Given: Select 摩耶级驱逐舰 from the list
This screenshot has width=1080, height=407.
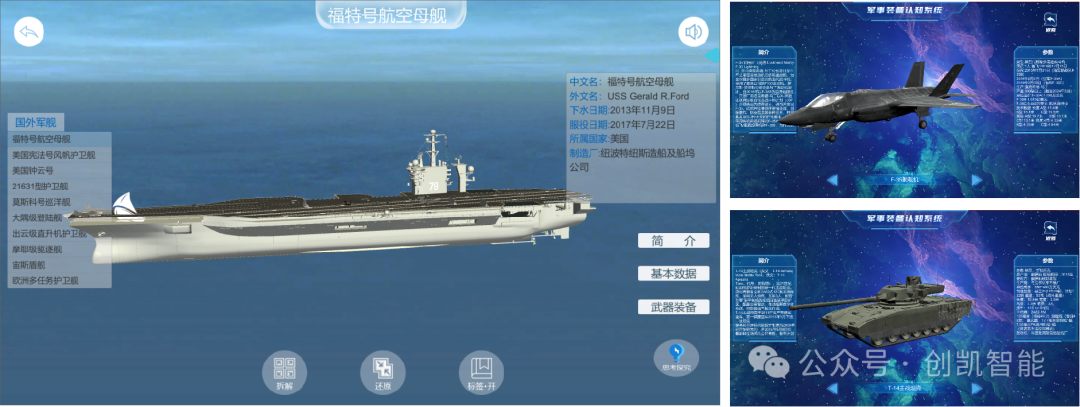Looking at the screenshot, I should point(38,249).
